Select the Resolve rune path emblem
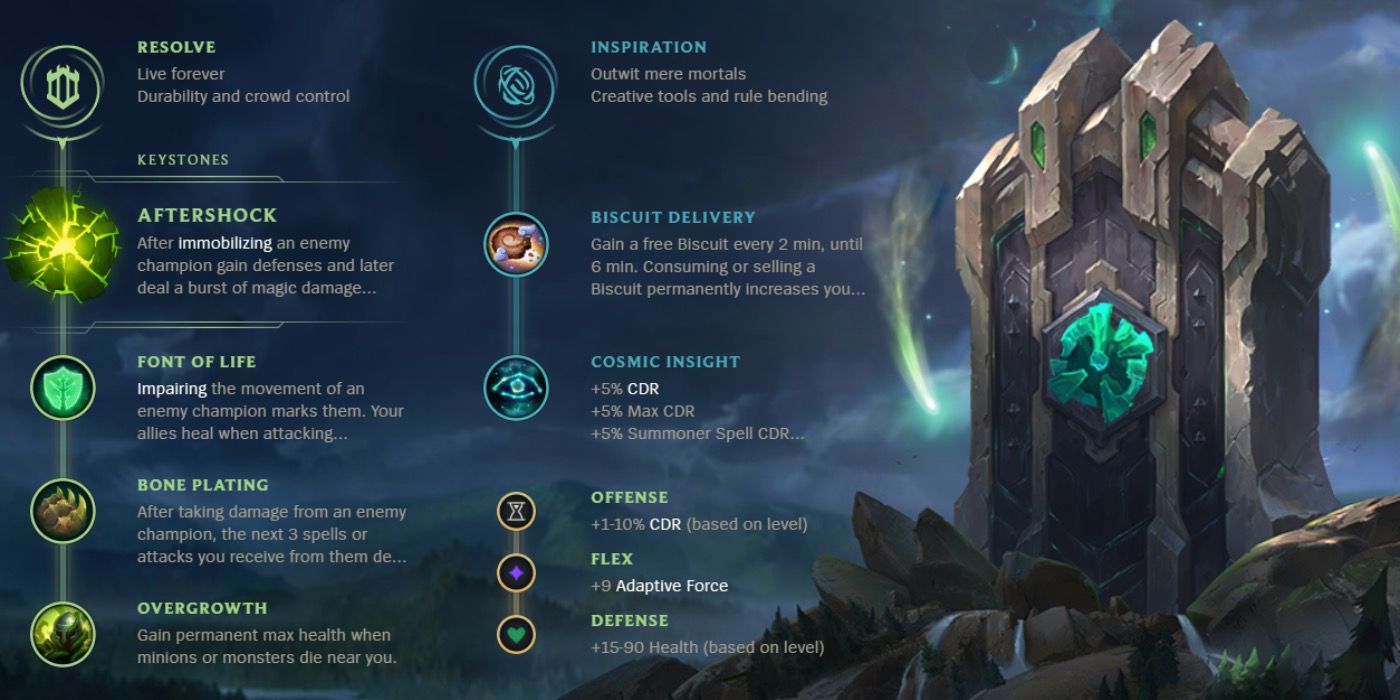 [62, 86]
